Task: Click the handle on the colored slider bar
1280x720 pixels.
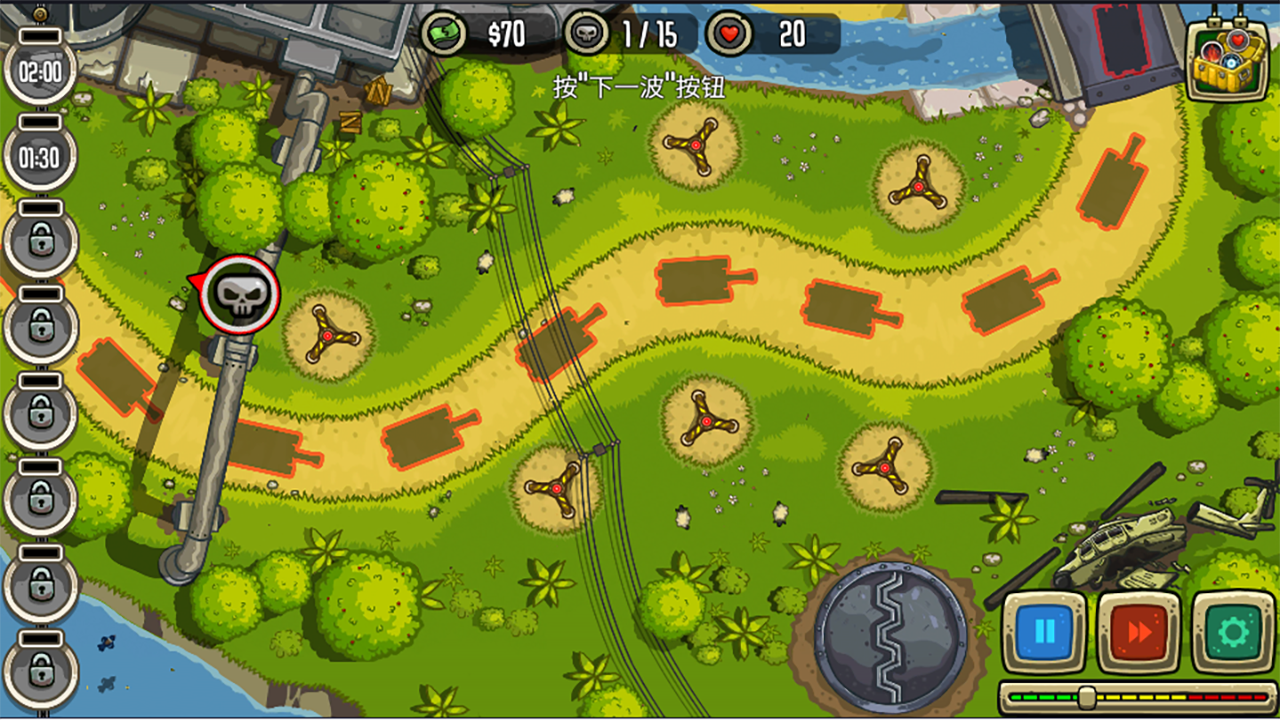Action: pyautogui.click(x=1087, y=697)
